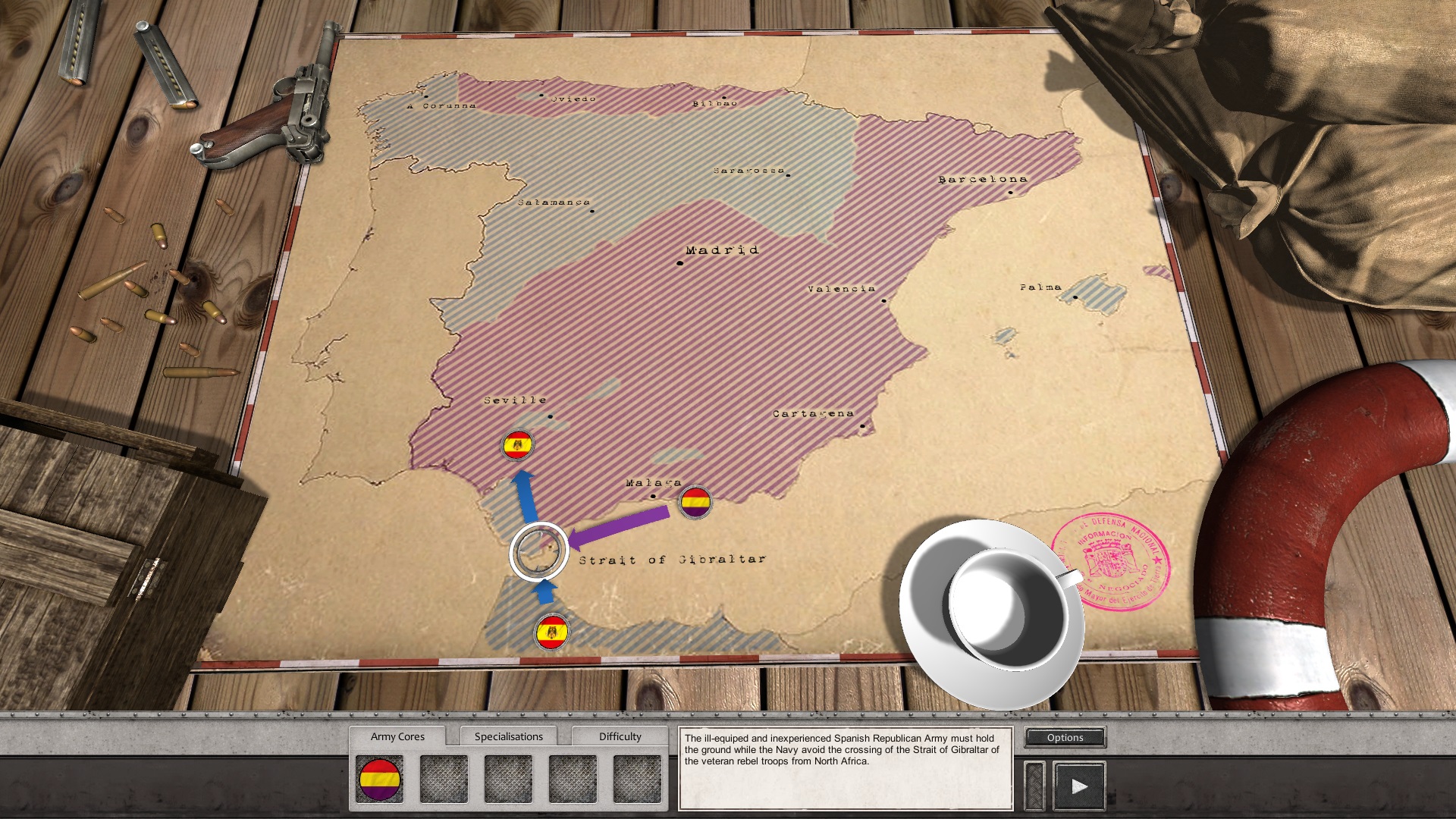Click the Republican flag marker near Malaga
Screen dimensions: 1456x819
[695, 502]
